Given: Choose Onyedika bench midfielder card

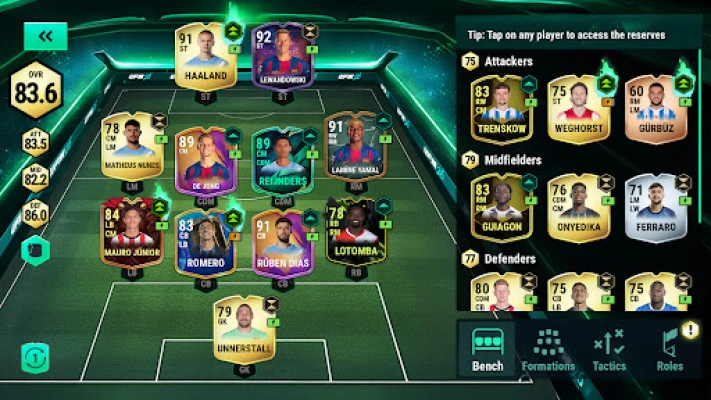Looking at the screenshot, I should [578, 206].
